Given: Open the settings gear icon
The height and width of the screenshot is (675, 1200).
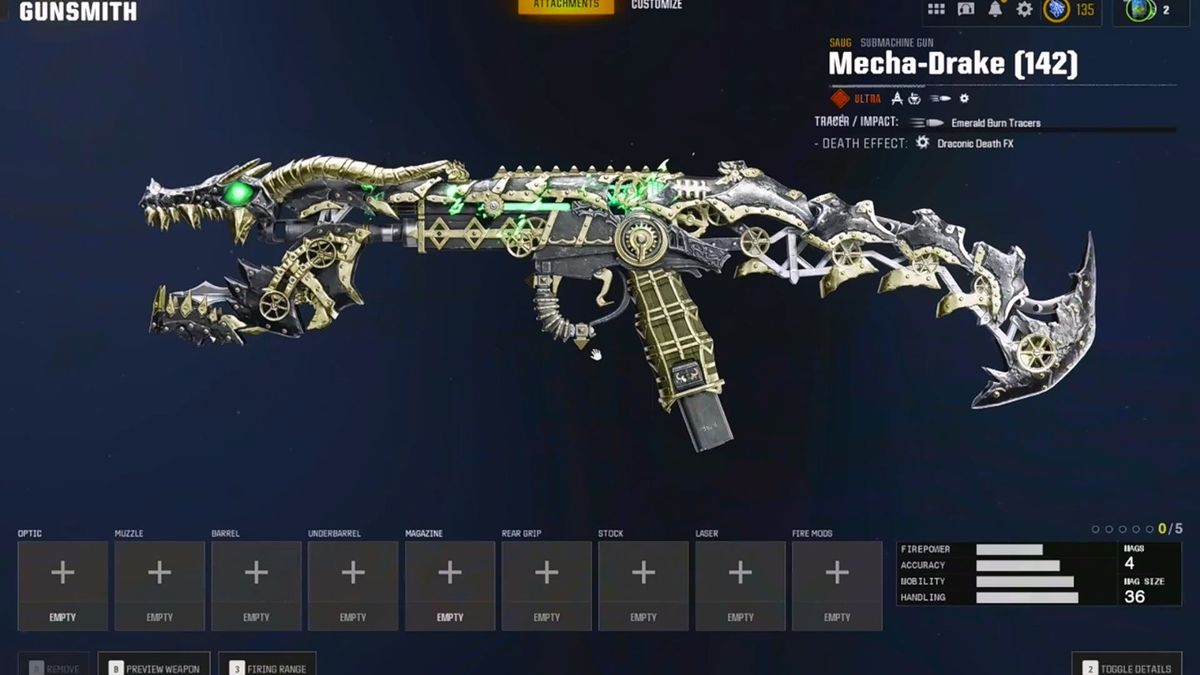Looking at the screenshot, I should tap(1024, 9).
